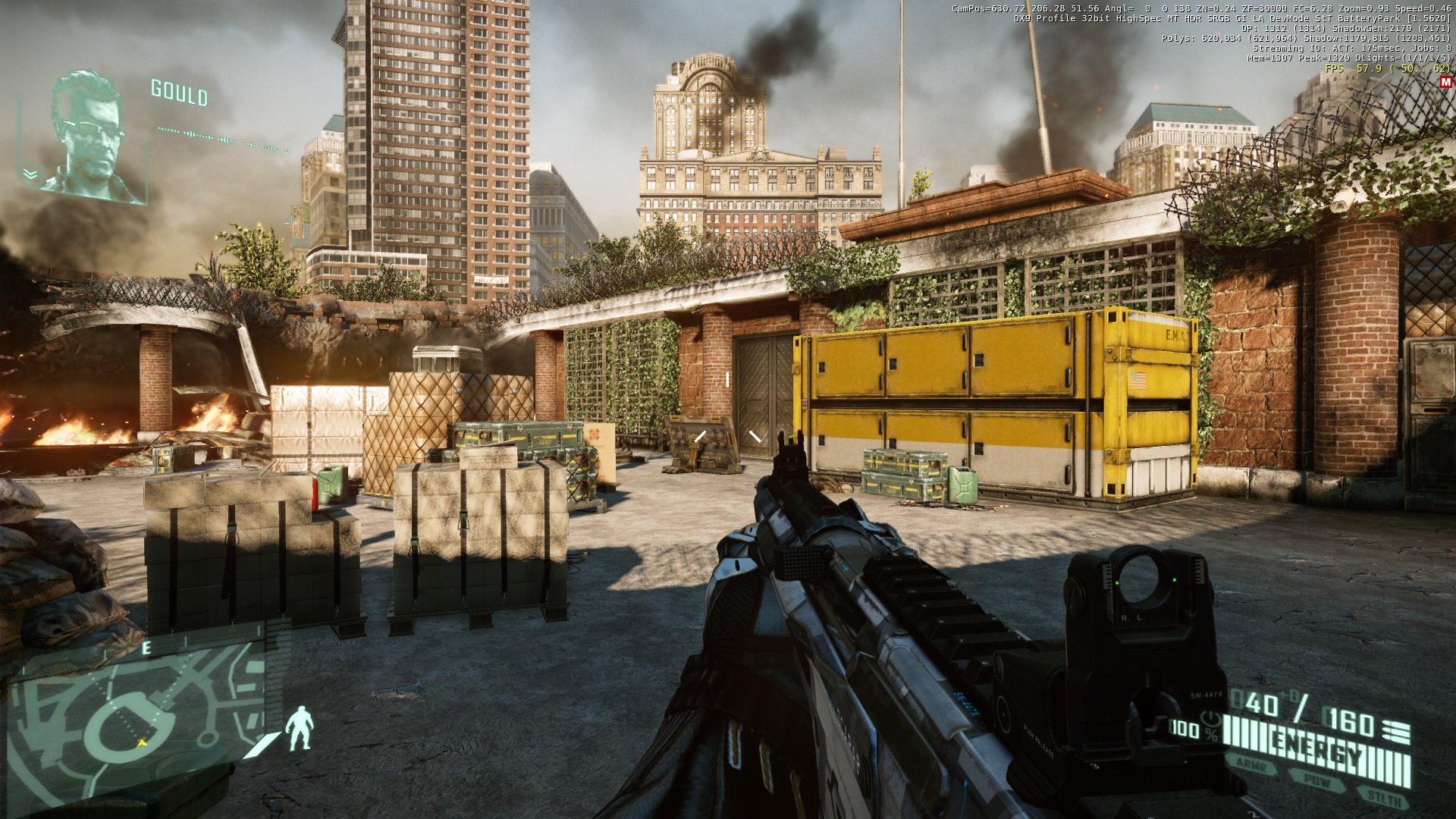Click the POW power mode indicator

pos(1318,781)
